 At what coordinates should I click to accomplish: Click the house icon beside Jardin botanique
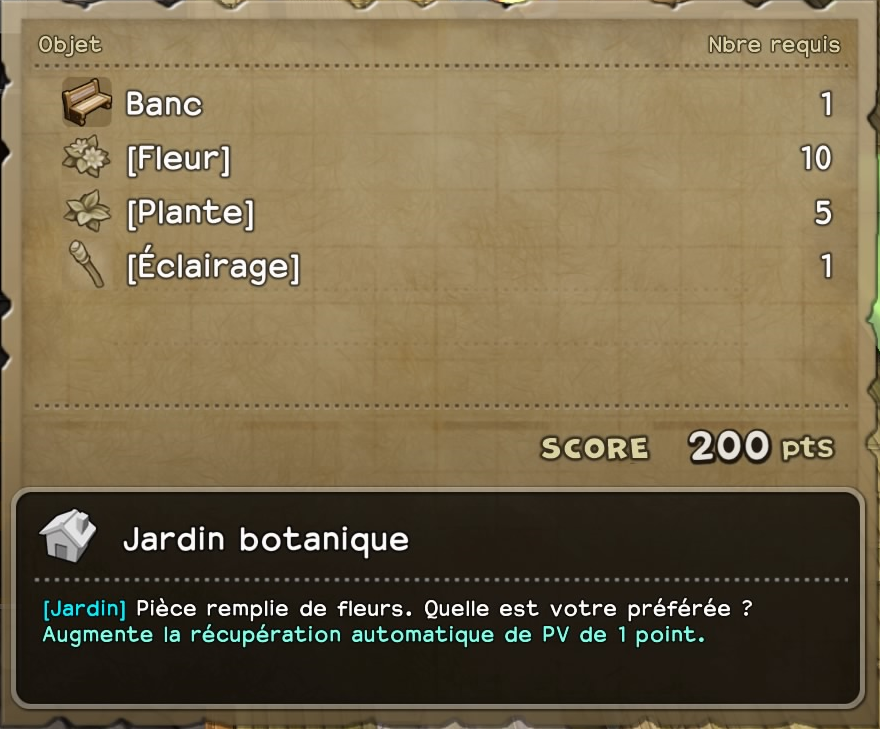pyautogui.click(x=68, y=537)
